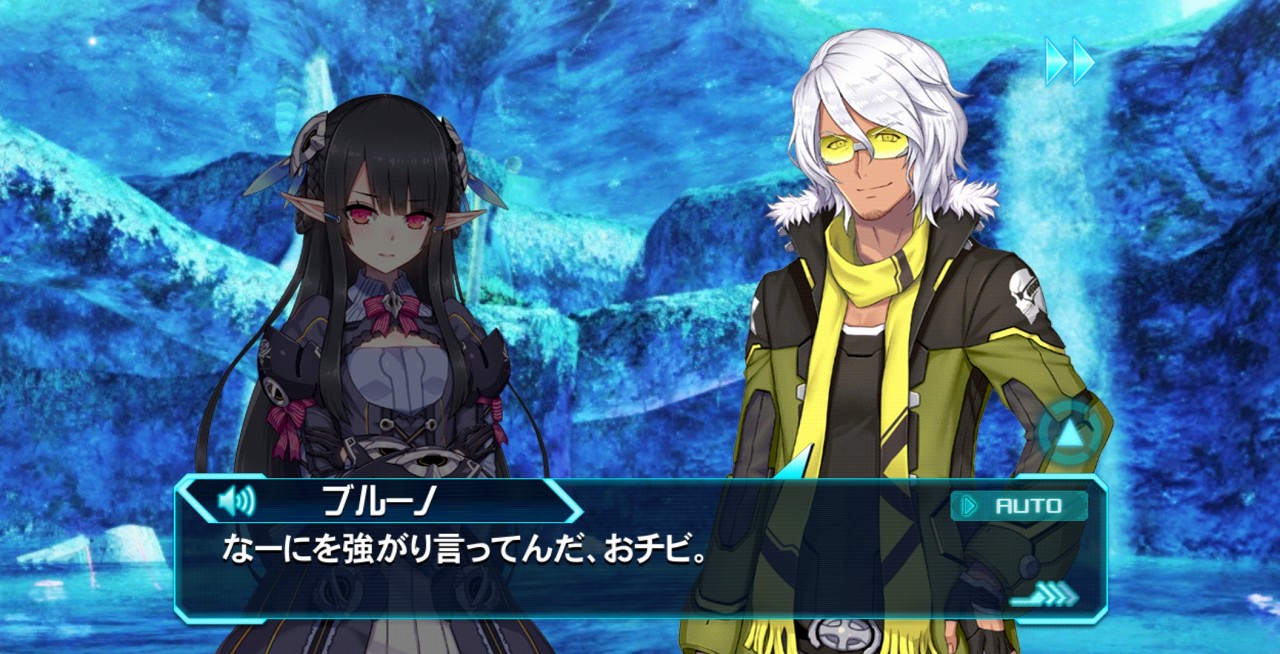The width and height of the screenshot is (1280, 654).
Task: Skip dialogue with the fast-forward arrows
Action: click(x=1070, y=61)
